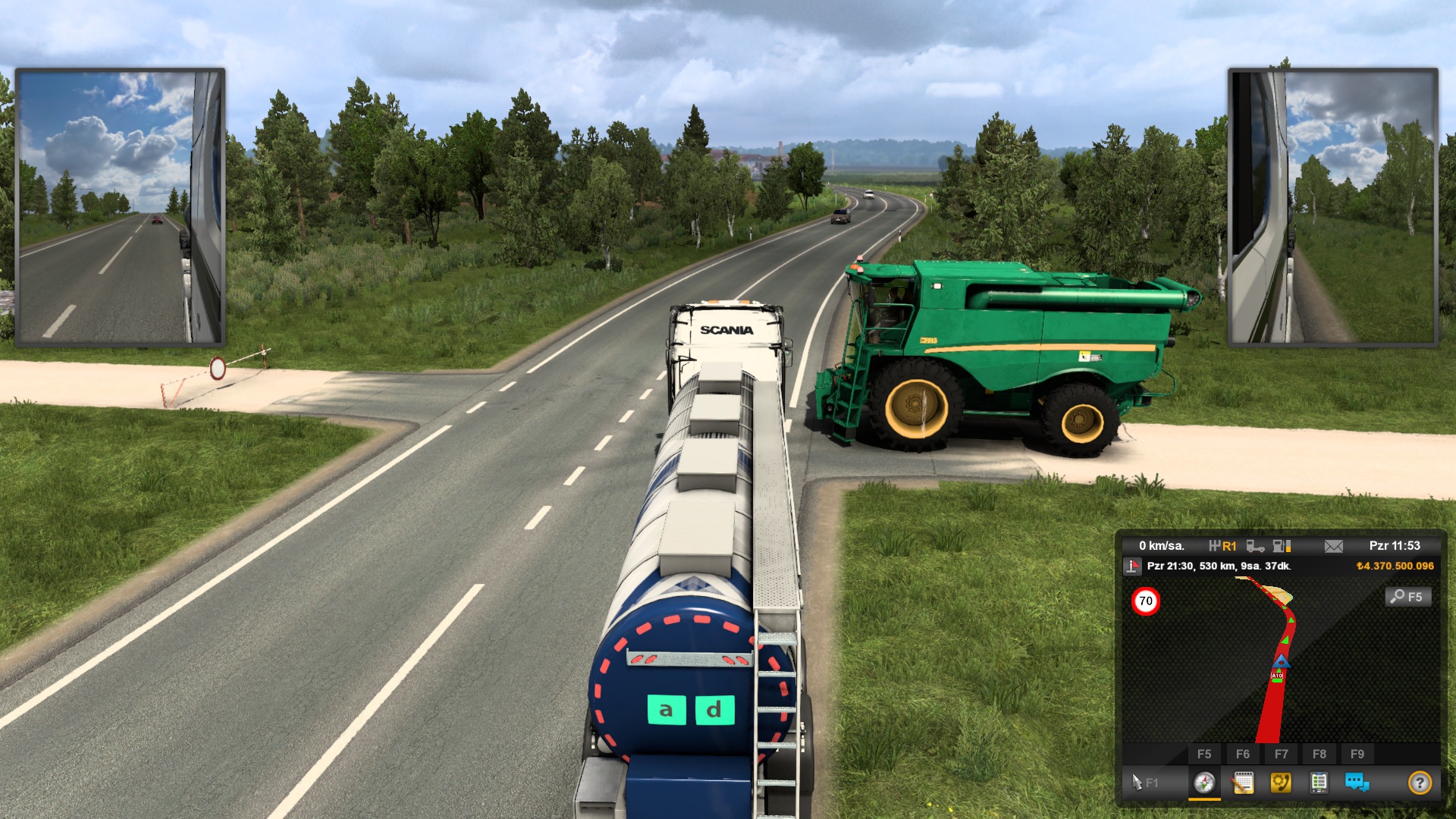
Task: Click the red route destination flag icon
Action: (1133, 566)
